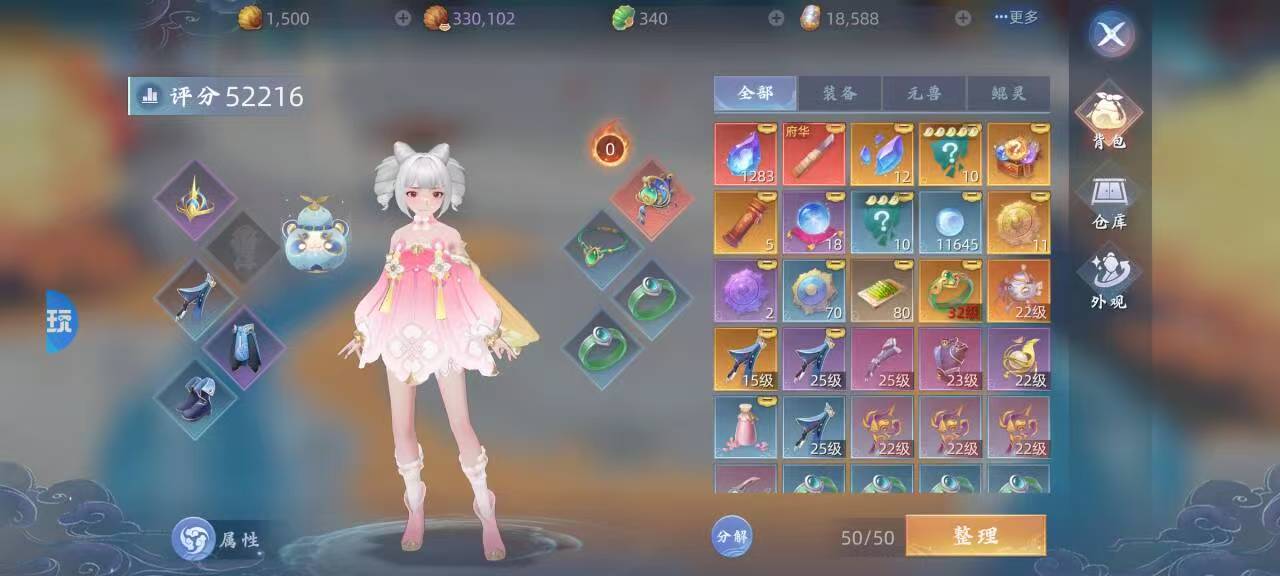This screenshot has width=1280, height=576.
Task: Click the 分解 decompose button
Action: point(731,536)
